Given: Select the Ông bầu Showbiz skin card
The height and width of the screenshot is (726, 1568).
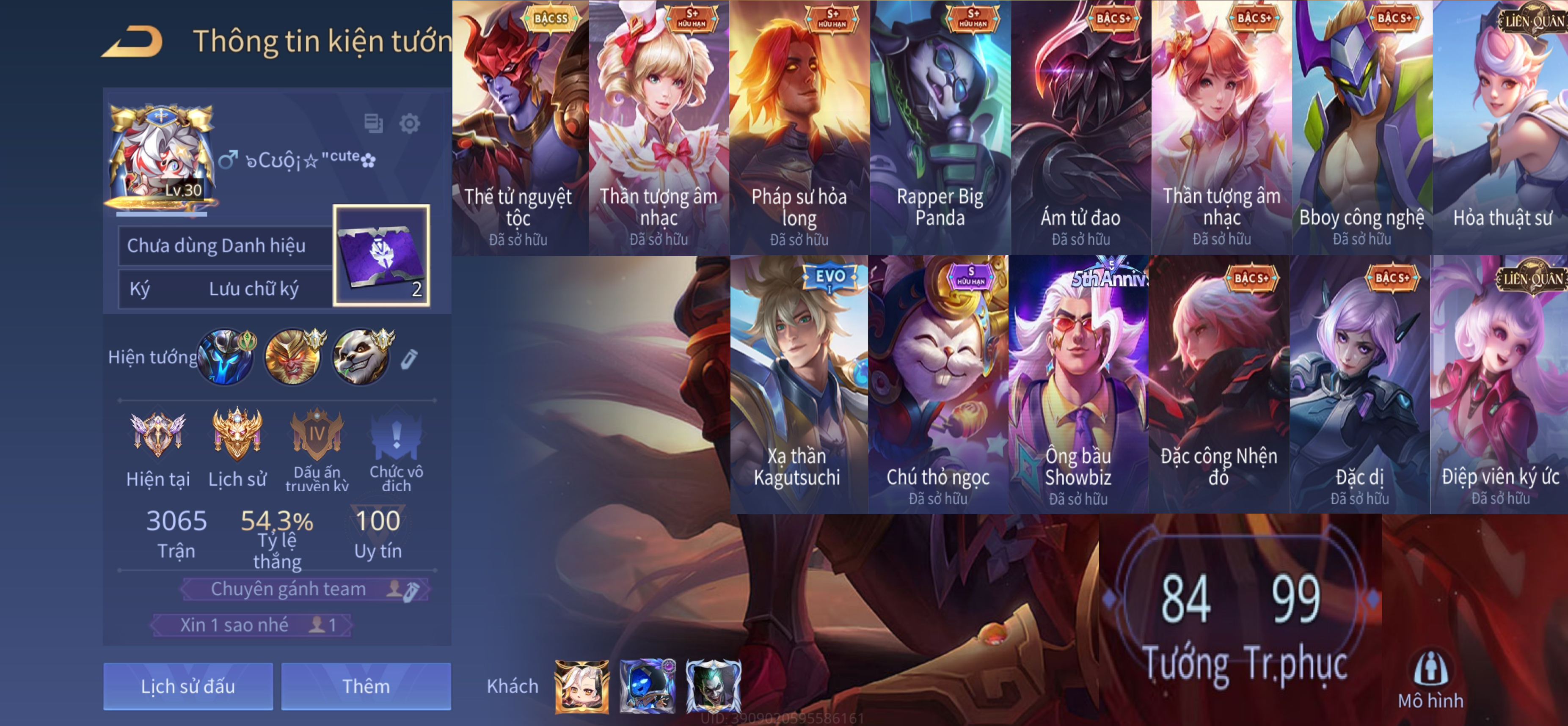Looking at the screenshot, I should tap(1078, 383).
